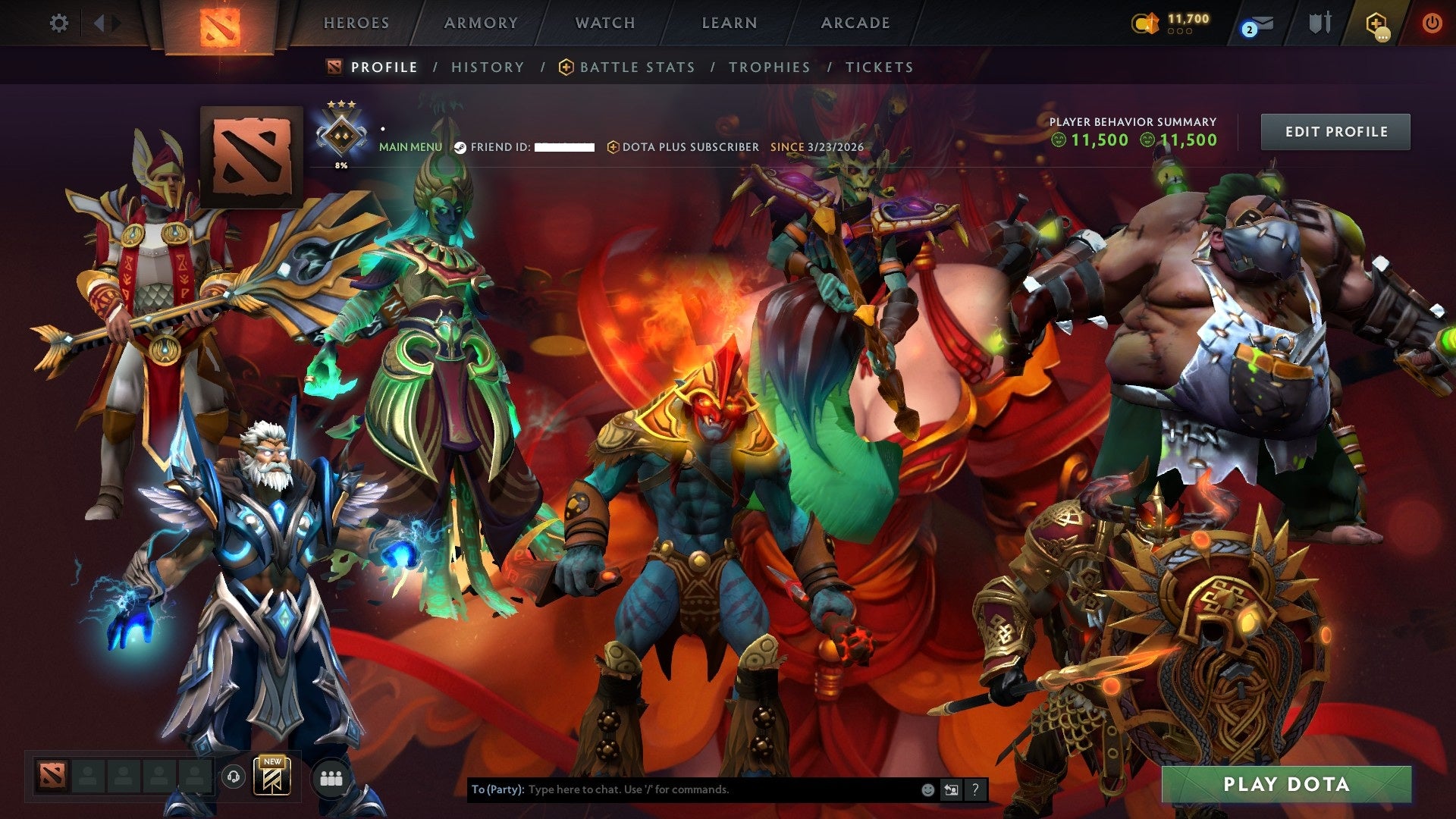
Task: Open the Shard shop icon showing 11,700
Action: point(1147,23)
